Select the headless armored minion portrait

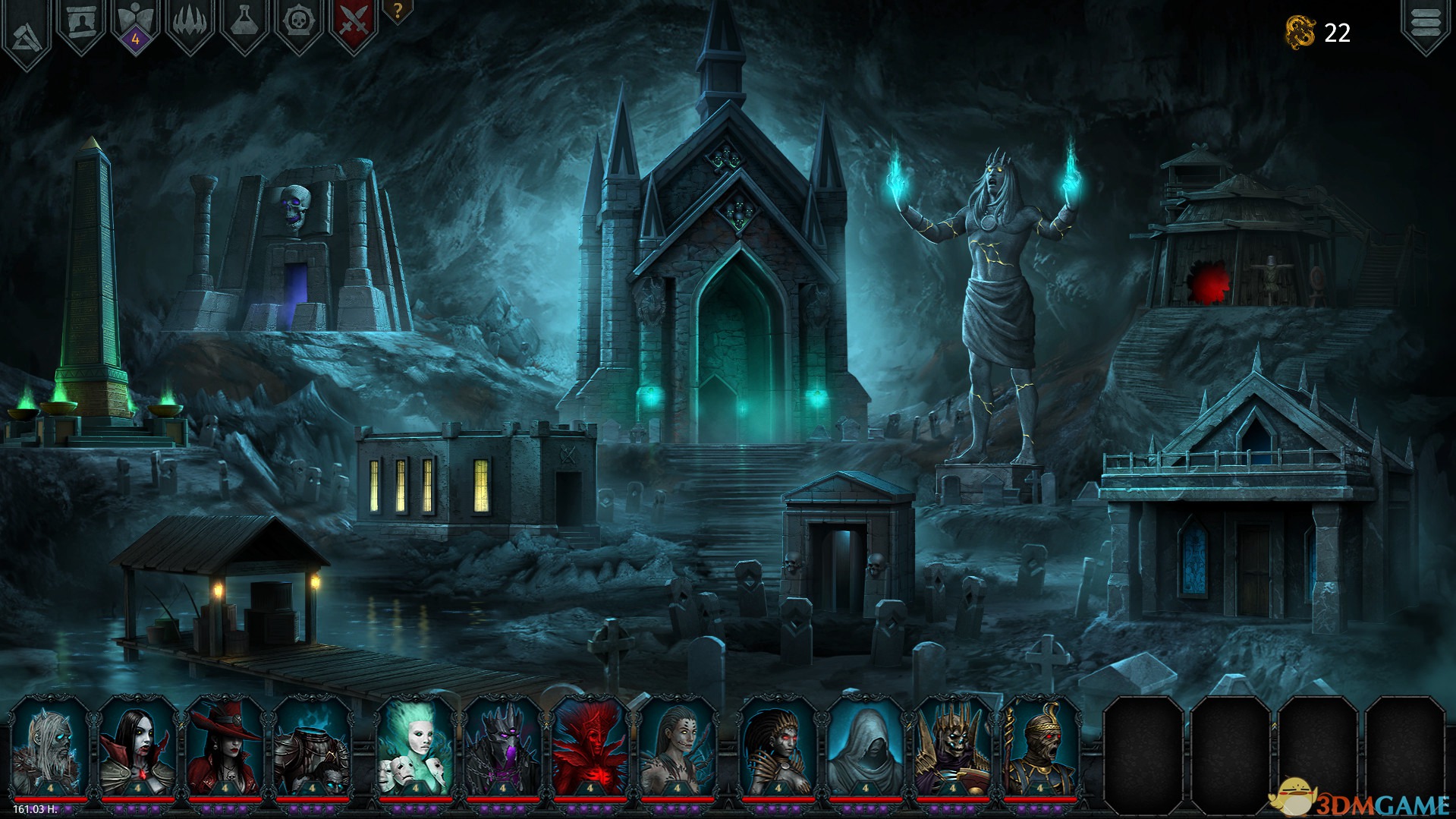(312, 746)
